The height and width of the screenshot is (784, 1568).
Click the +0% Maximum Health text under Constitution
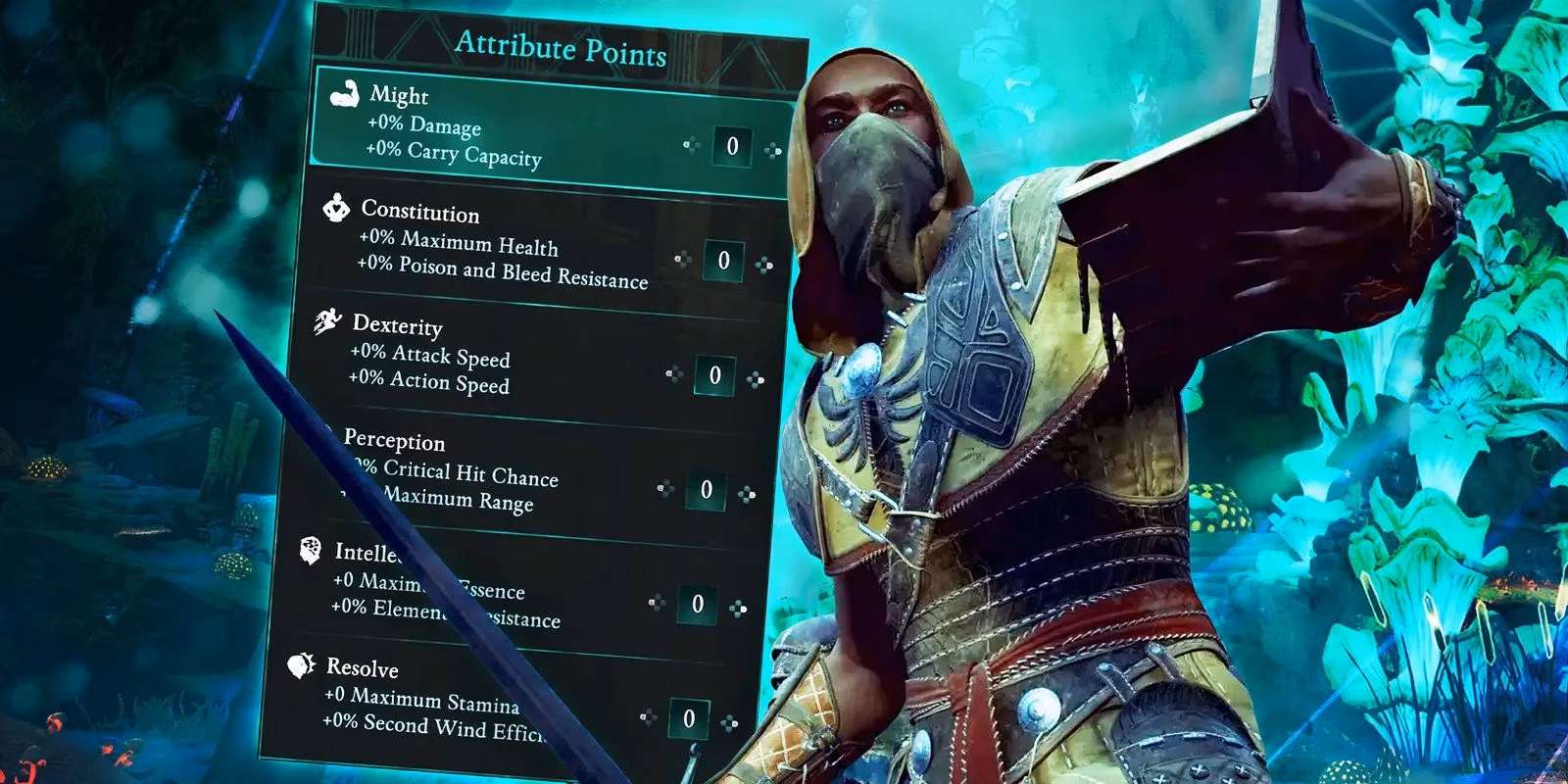click(x=460, y=244)
